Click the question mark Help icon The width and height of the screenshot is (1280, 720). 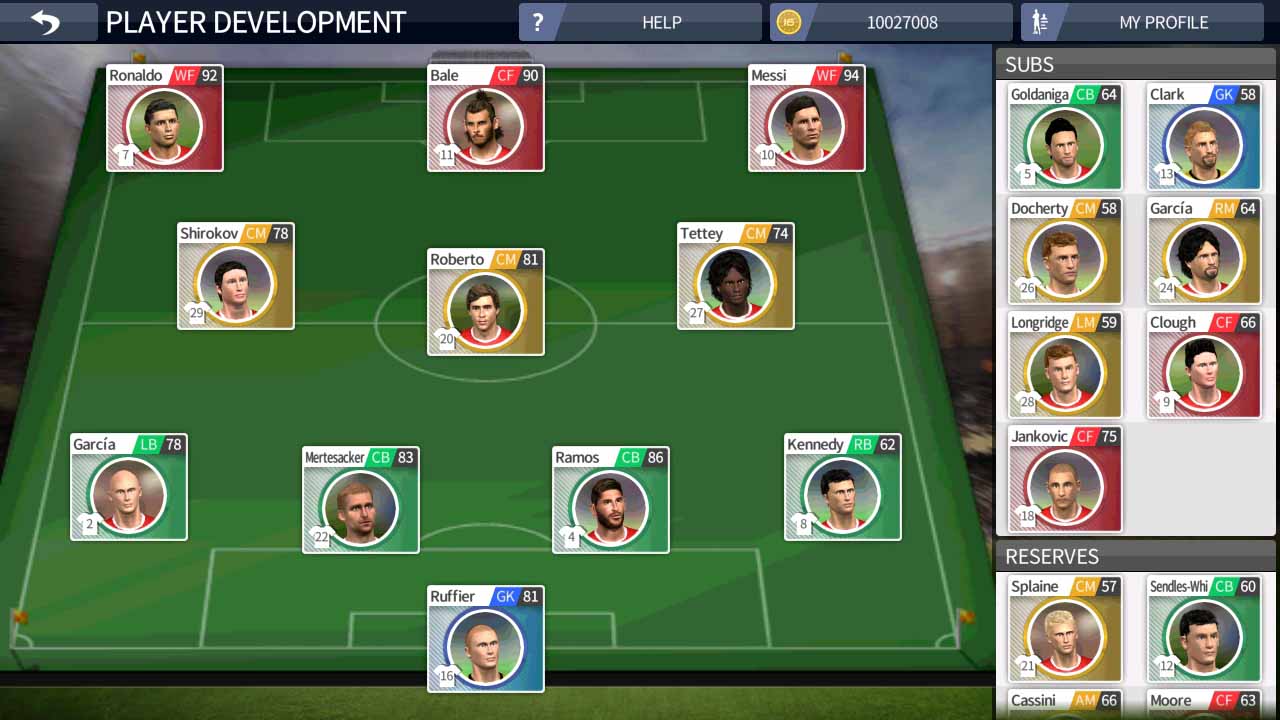click(x=539, y=21)
